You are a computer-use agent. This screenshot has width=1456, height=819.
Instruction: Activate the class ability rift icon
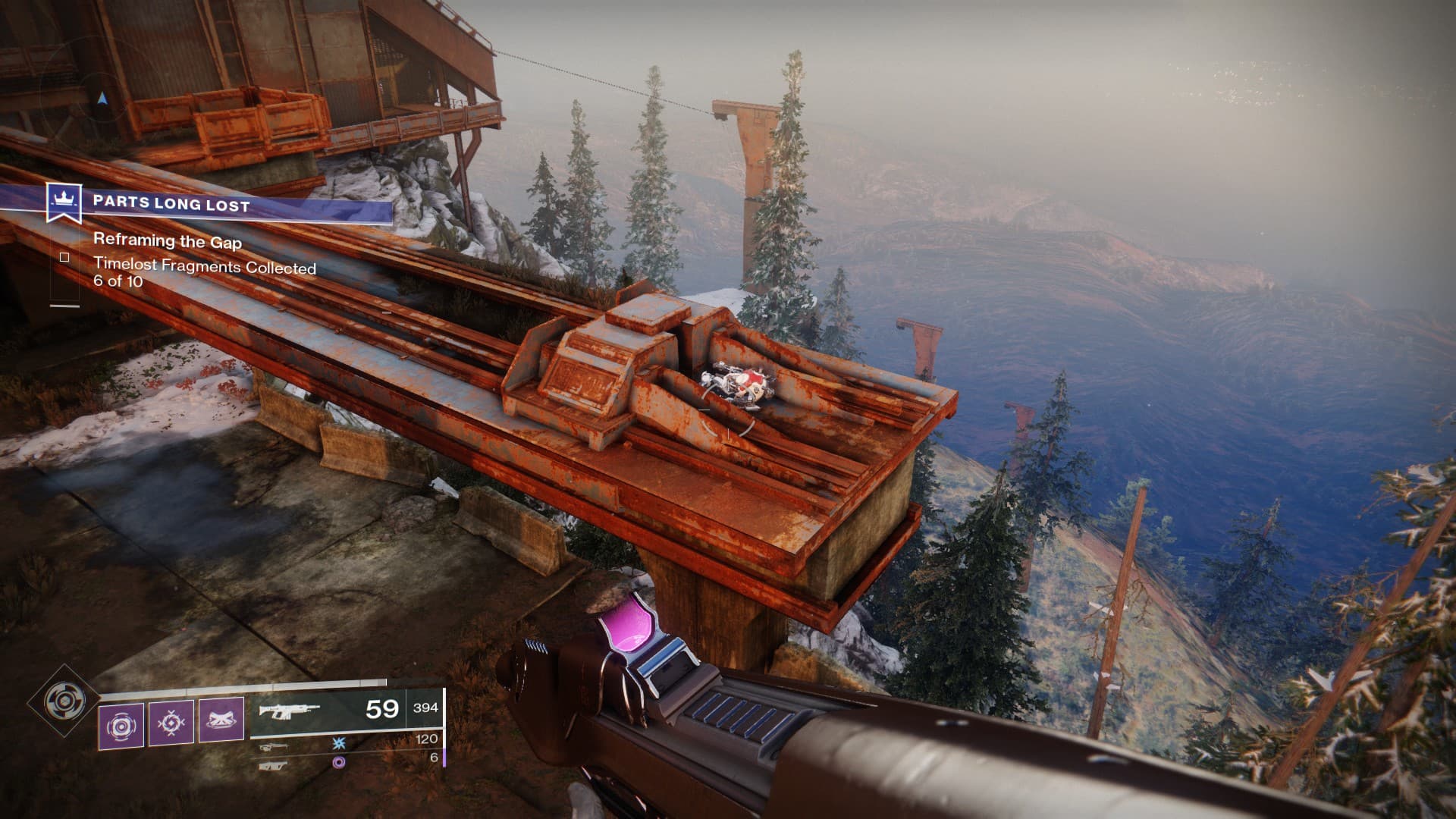(x=221, y=720)
